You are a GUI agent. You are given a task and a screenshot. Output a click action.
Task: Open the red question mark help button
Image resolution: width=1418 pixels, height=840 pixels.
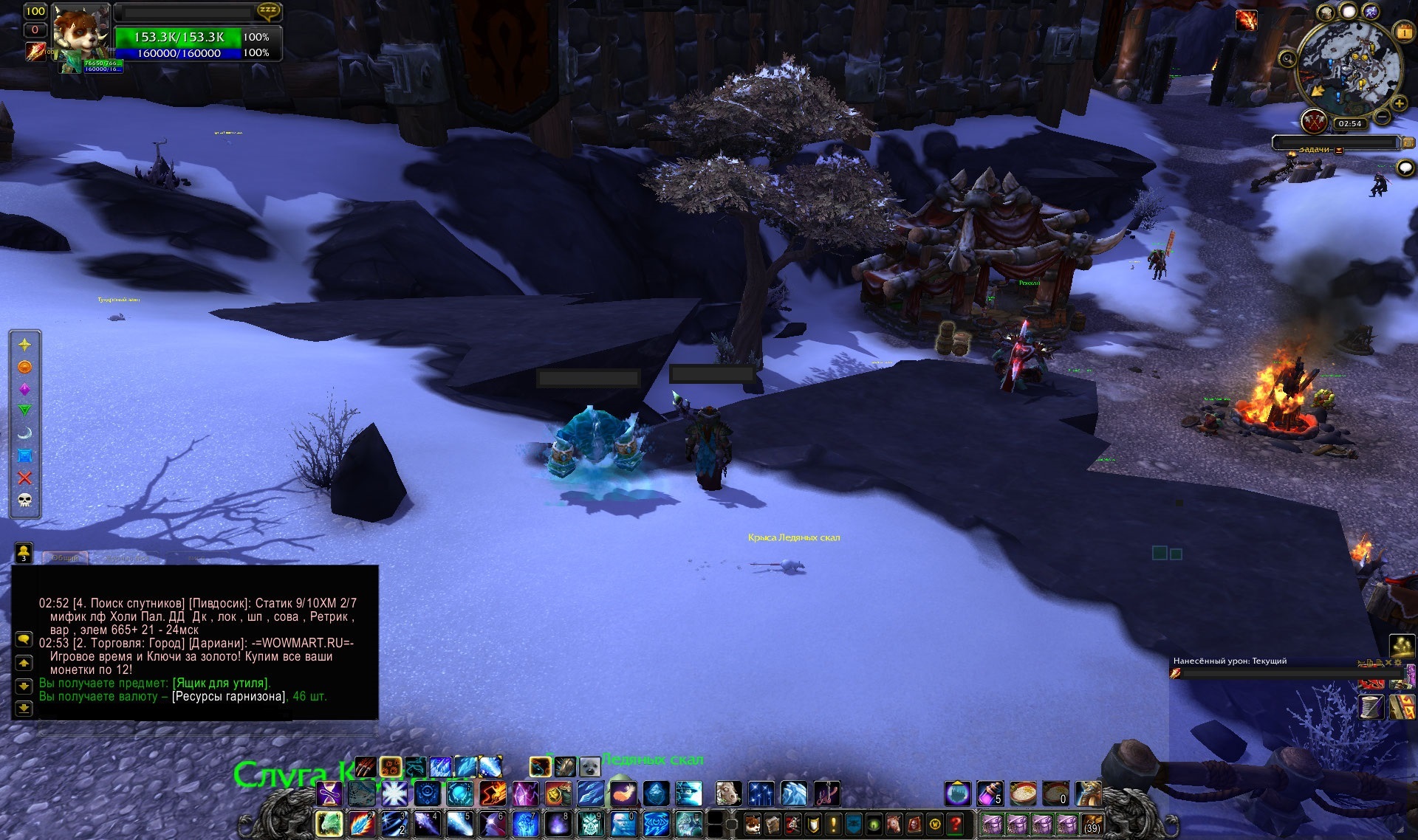pos(956,824)
